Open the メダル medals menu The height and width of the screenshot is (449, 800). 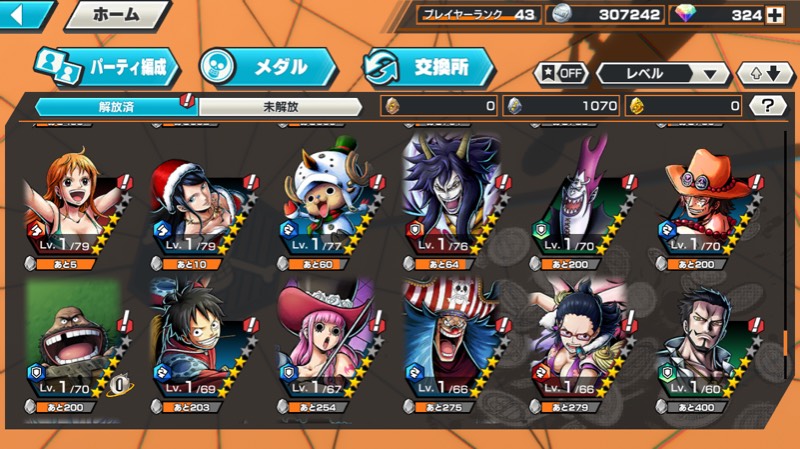(267, 67)
